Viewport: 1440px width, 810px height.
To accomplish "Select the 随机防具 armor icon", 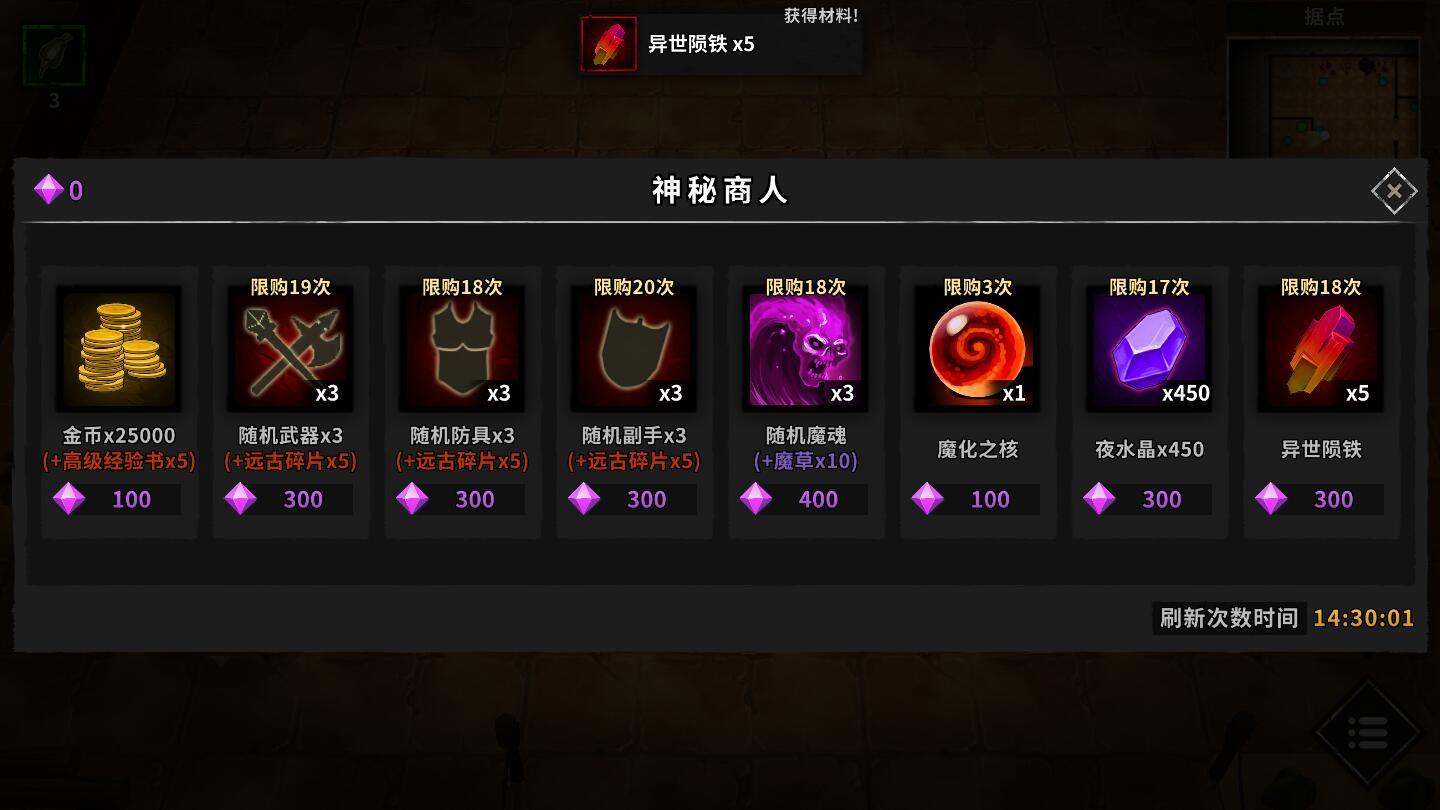I will [x=461, y=348].
